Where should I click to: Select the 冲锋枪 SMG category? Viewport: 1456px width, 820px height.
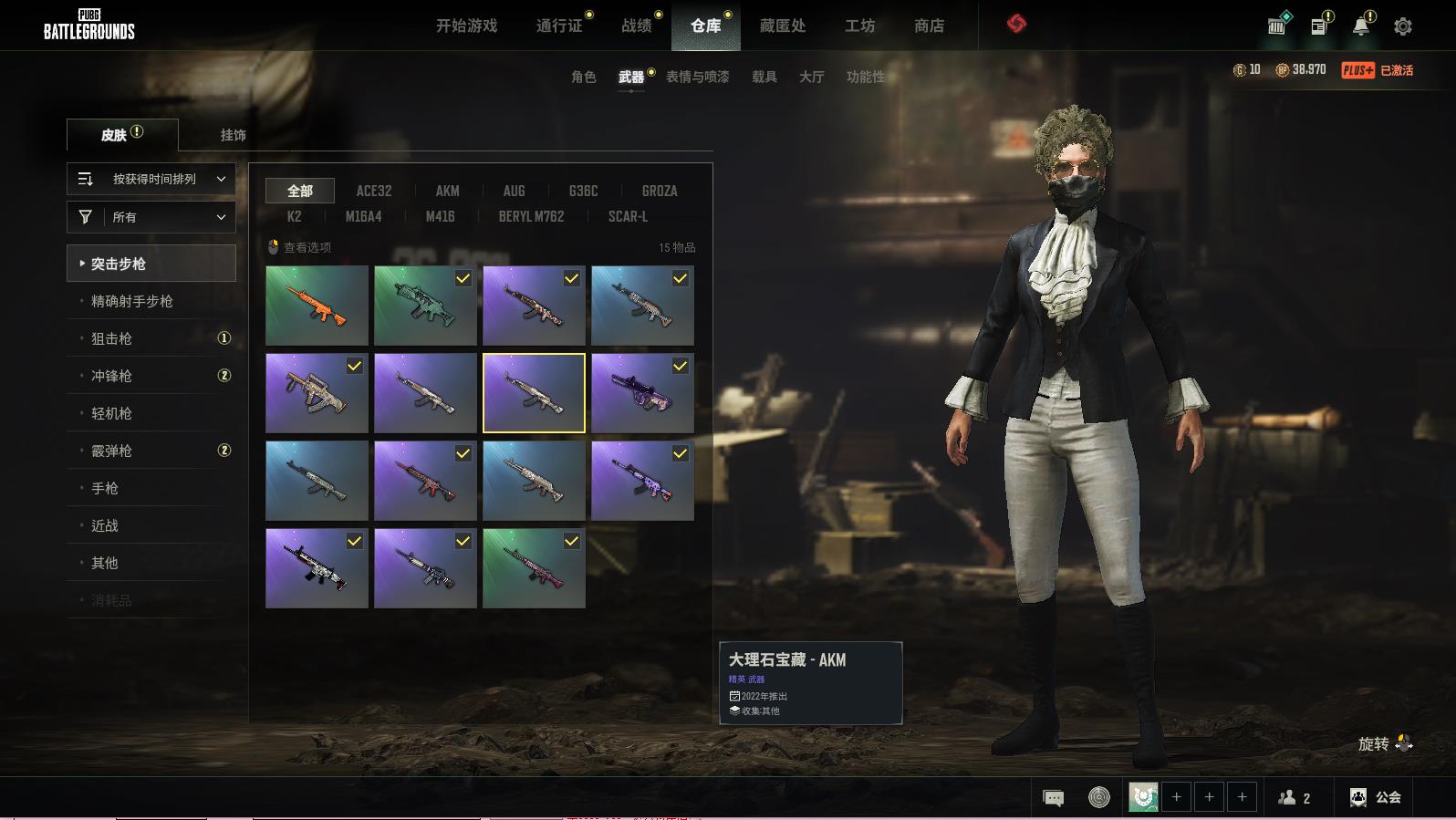tap(112, 376)
